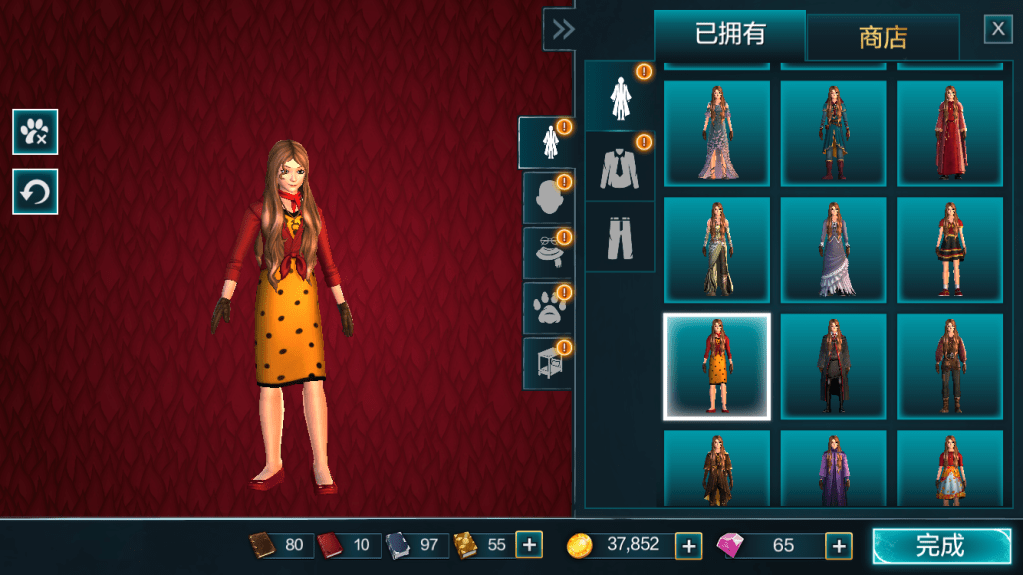Image resolution: width=1023 pixels, height=575 pixels.
Task: Select the jacket and tie tops category
Action: coord(619,167)
